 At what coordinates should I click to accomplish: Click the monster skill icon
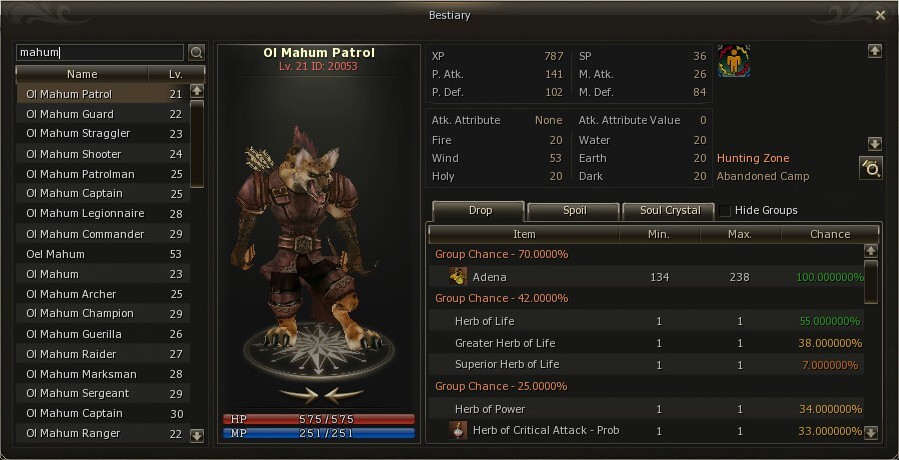coord(733,62)
